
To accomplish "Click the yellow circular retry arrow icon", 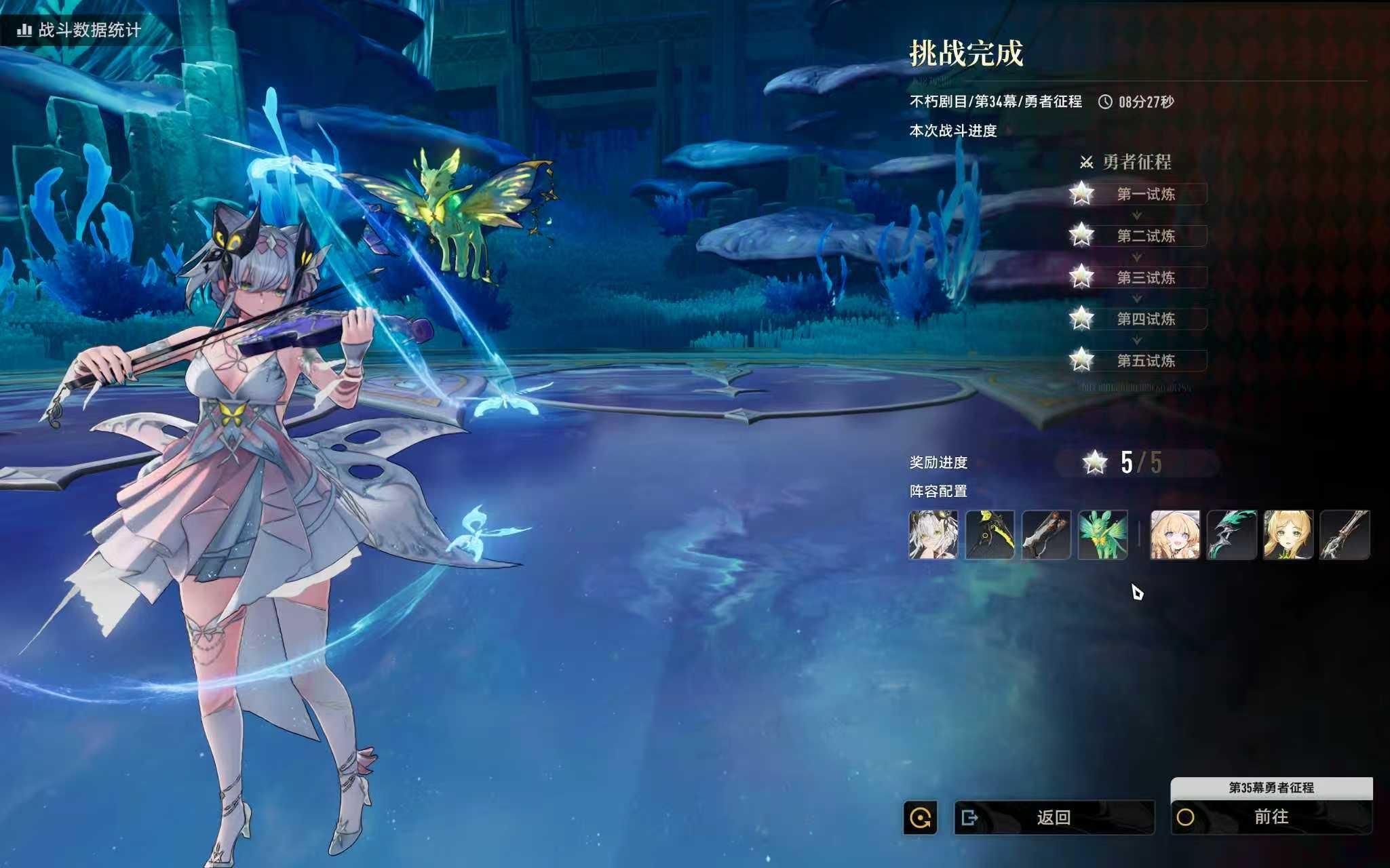I will 921,818.
